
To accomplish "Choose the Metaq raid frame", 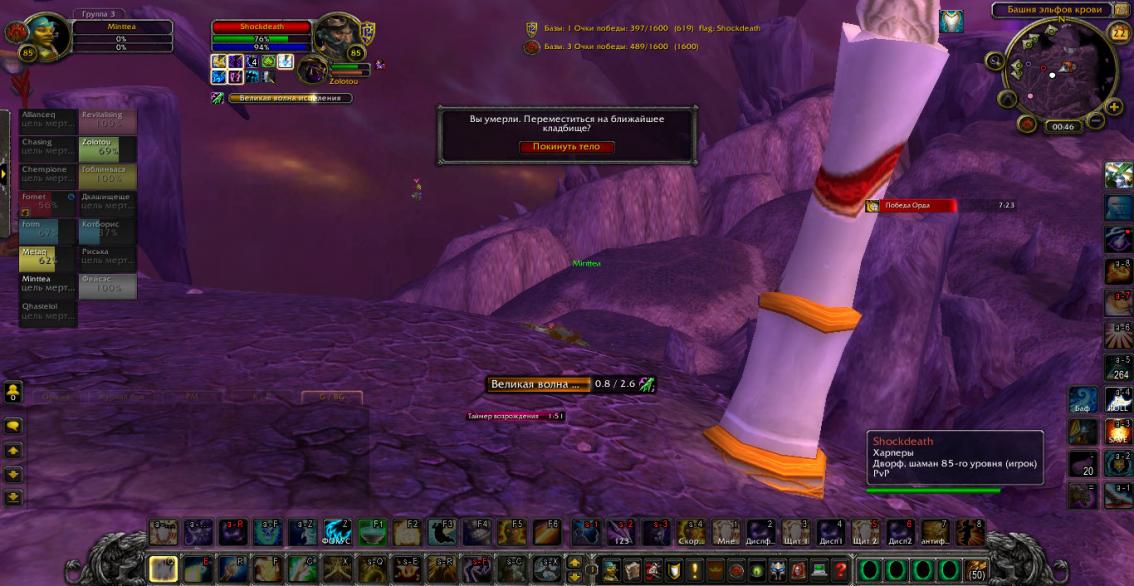I will (x=48, y=258).
